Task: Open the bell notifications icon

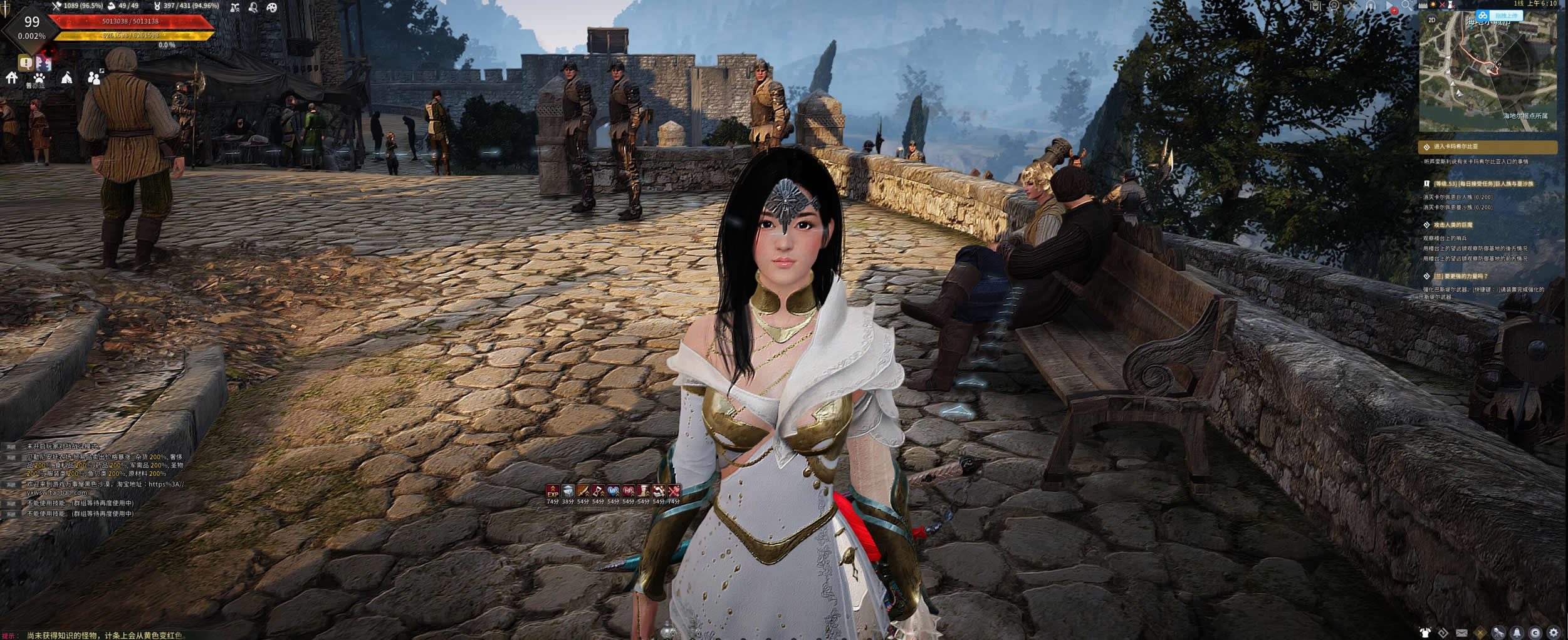Action: [x=1517, y=632]
